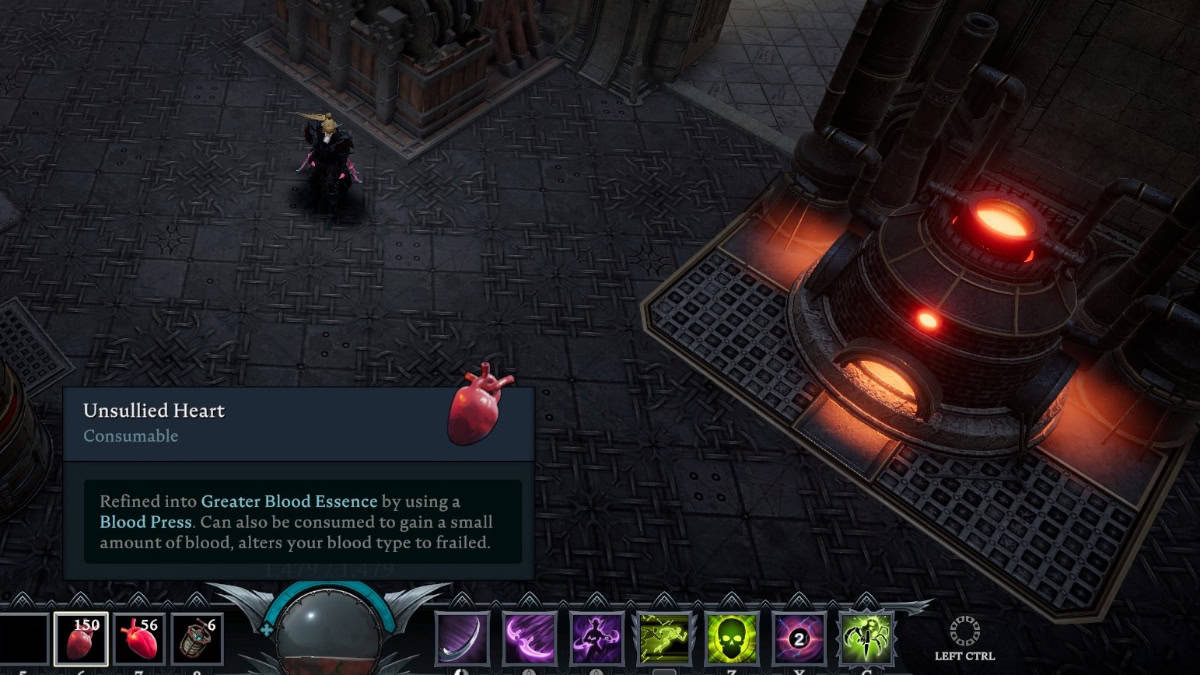The width and height of the screenshot is (1200, 675).
Task: Activate the purple orb ability showing 2
Action: 800,639
